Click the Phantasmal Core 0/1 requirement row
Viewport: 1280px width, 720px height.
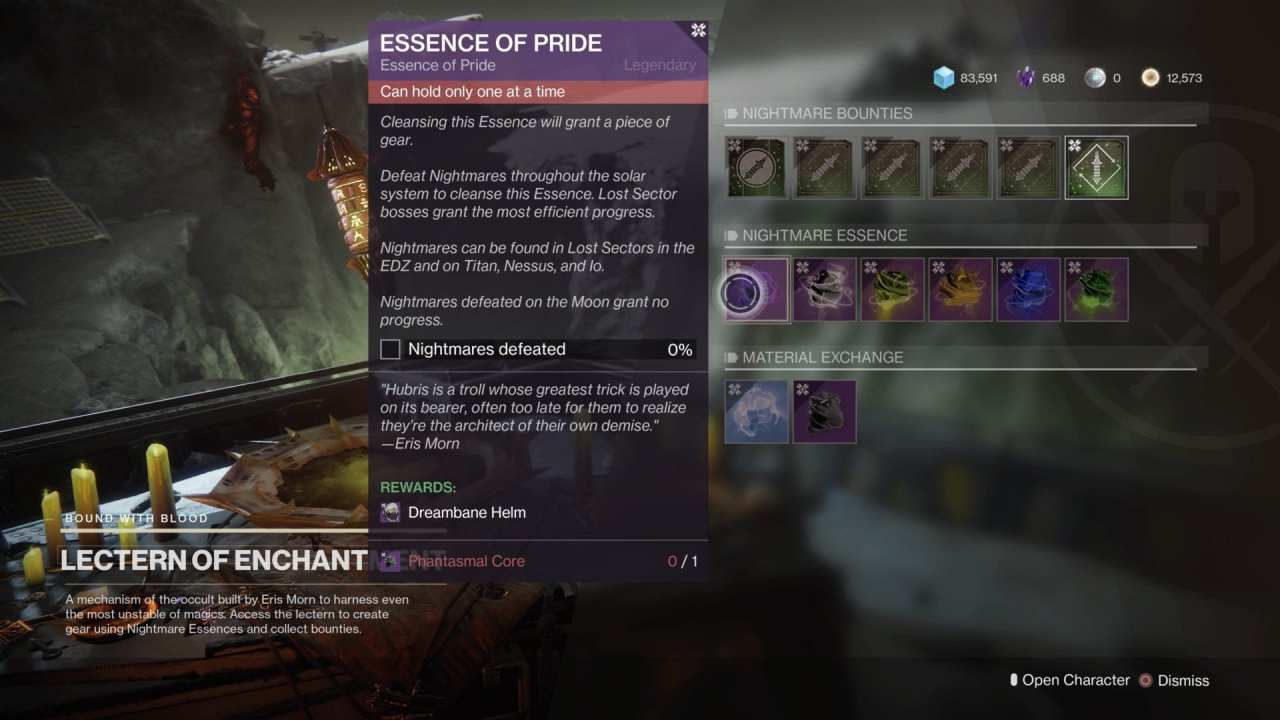point(540,561)
